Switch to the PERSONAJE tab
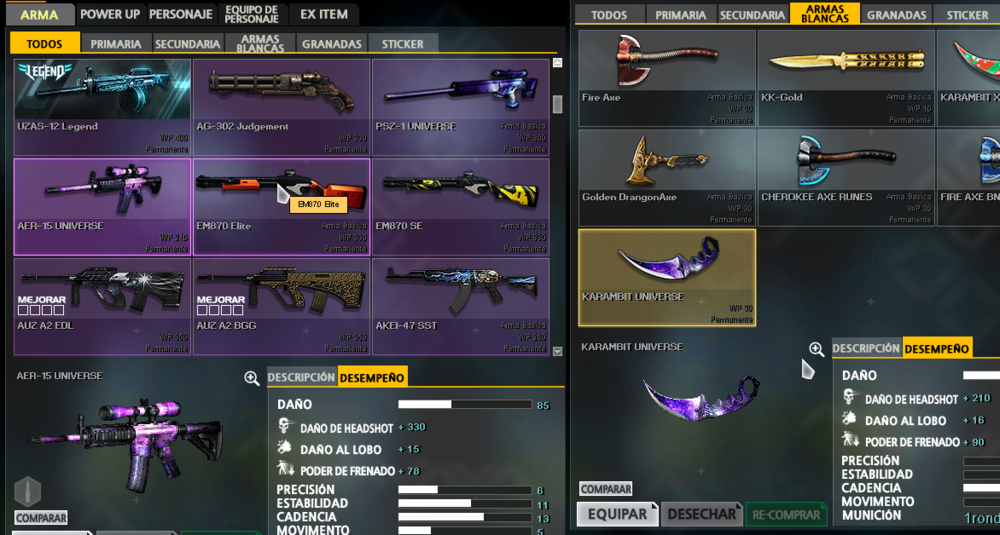Image resolution: width=1000 pixels, height=535 pixels. [x=180, y=15]
